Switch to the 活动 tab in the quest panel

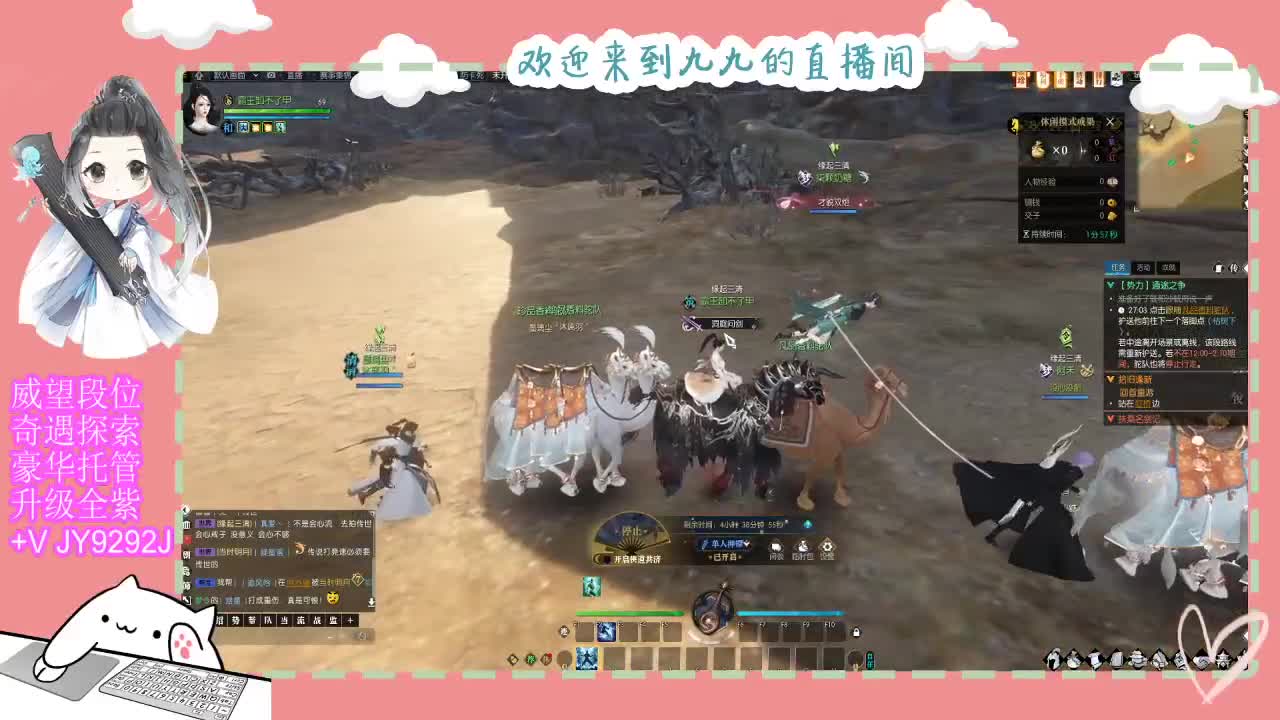pyautogui.click(x=1143, y=268)
